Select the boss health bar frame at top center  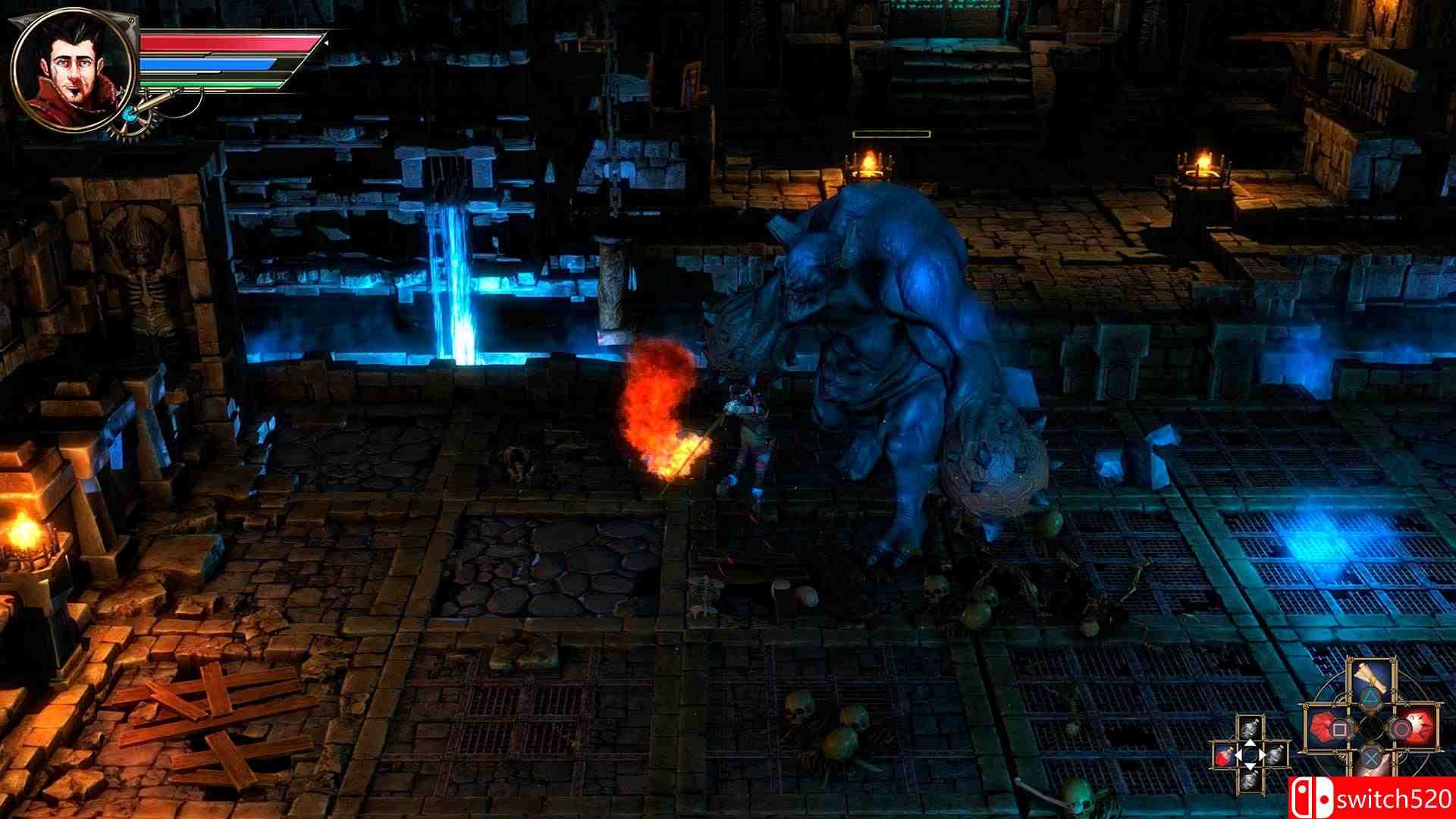tap(891, 133)
